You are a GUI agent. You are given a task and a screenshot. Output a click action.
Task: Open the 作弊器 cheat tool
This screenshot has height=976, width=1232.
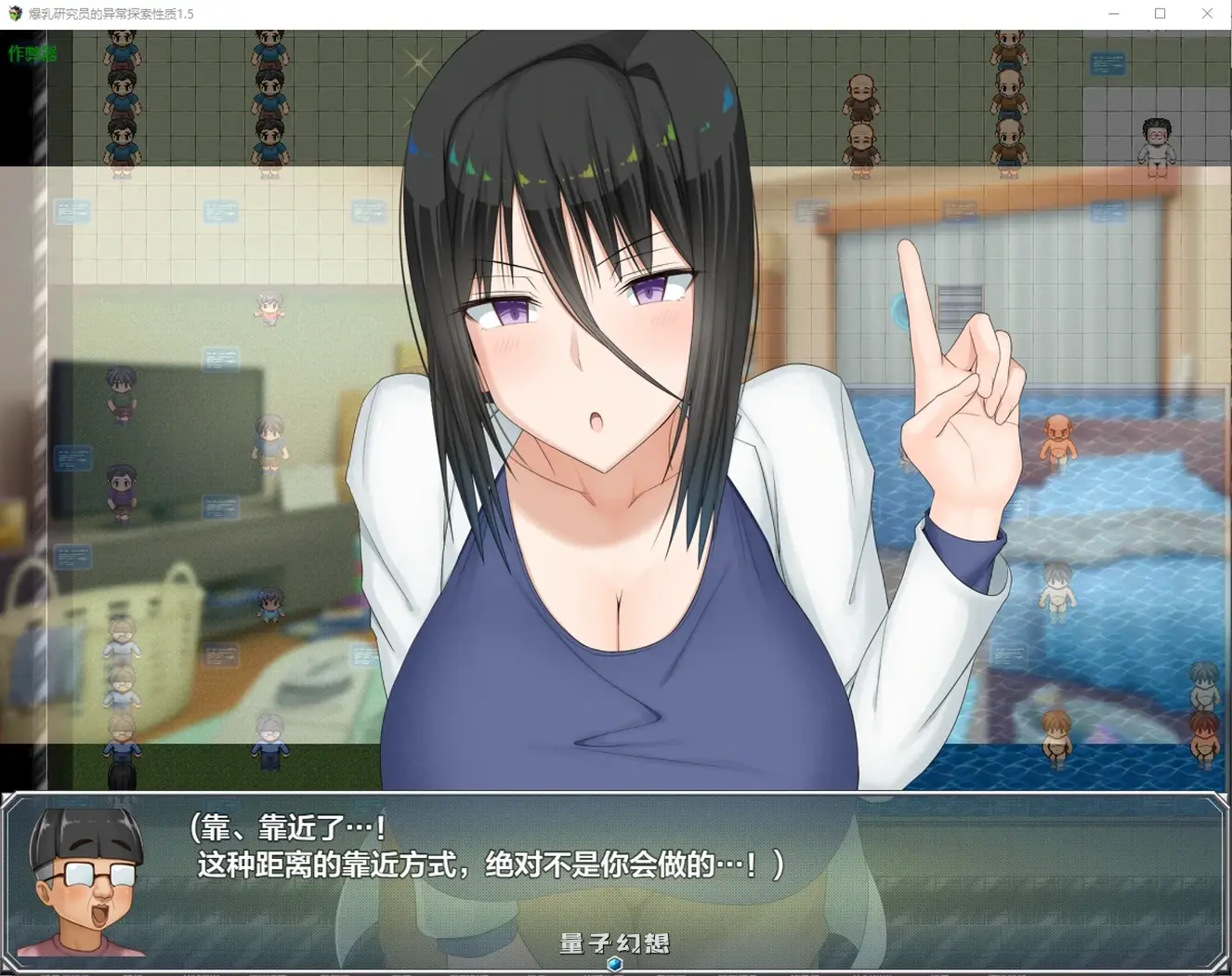(x=31, y=53)
